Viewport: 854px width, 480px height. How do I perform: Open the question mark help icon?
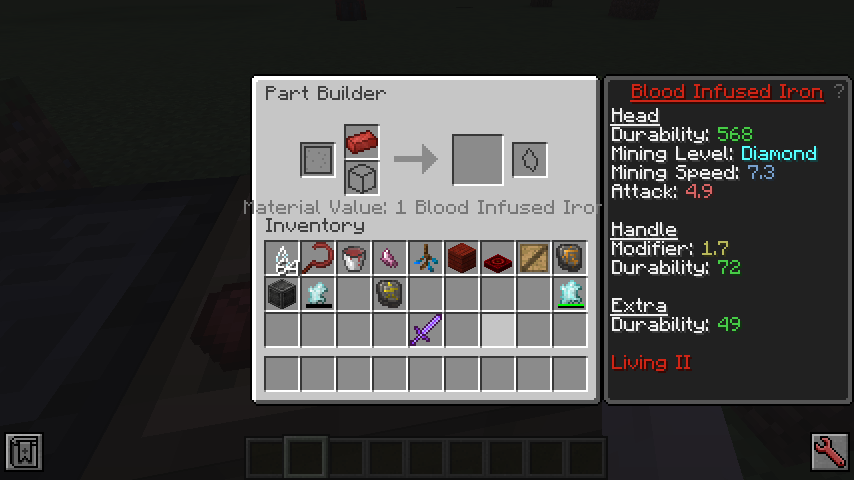[x=839, y=92]
